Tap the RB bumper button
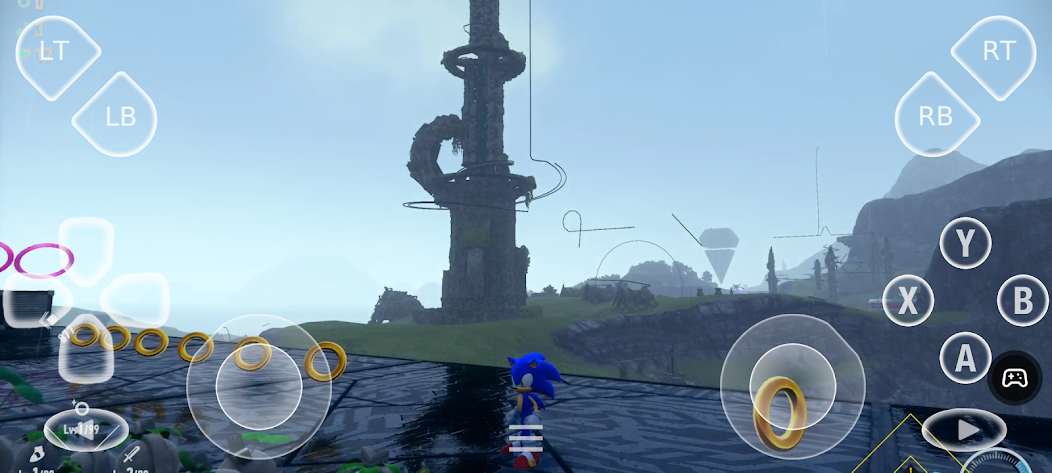 (935, 116)
